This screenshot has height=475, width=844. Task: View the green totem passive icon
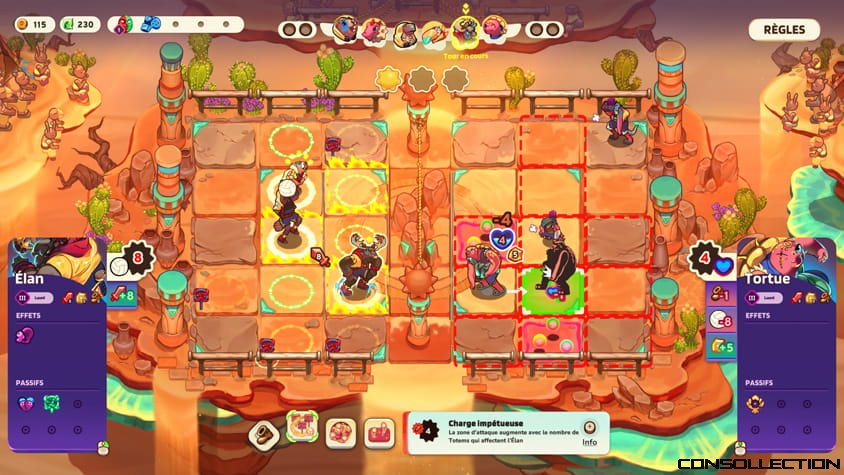[51, 403]
